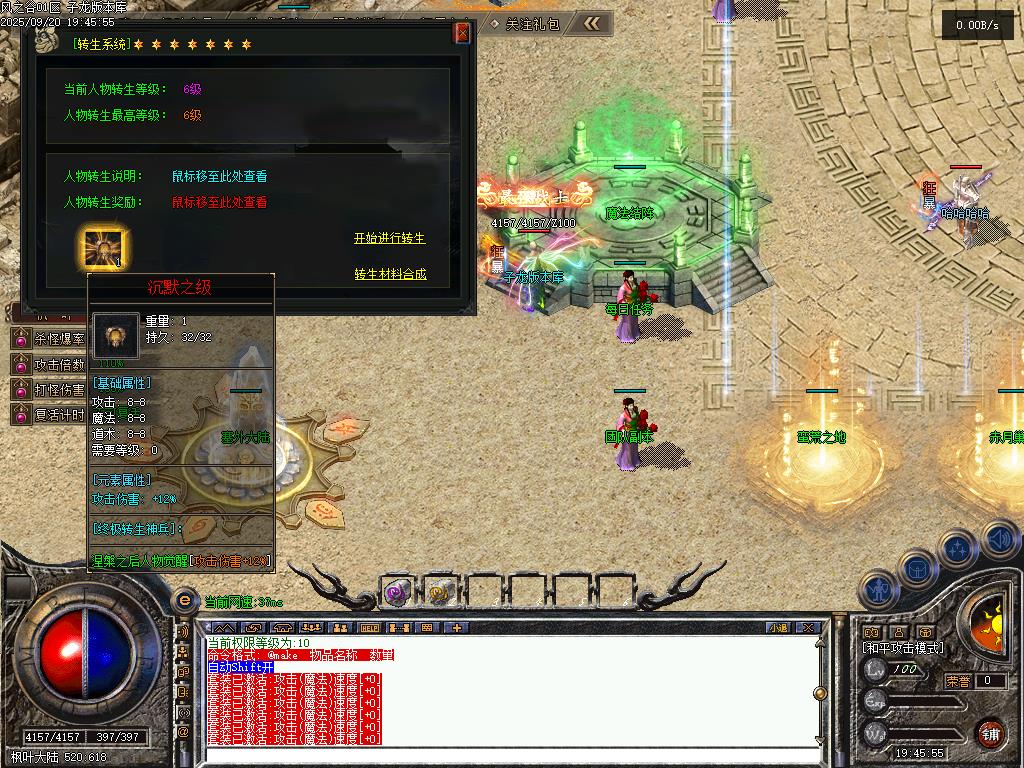Open 转生材料合成 material synthesis
The width and height of the screenshot is (1024, 768).
[390, 274]
